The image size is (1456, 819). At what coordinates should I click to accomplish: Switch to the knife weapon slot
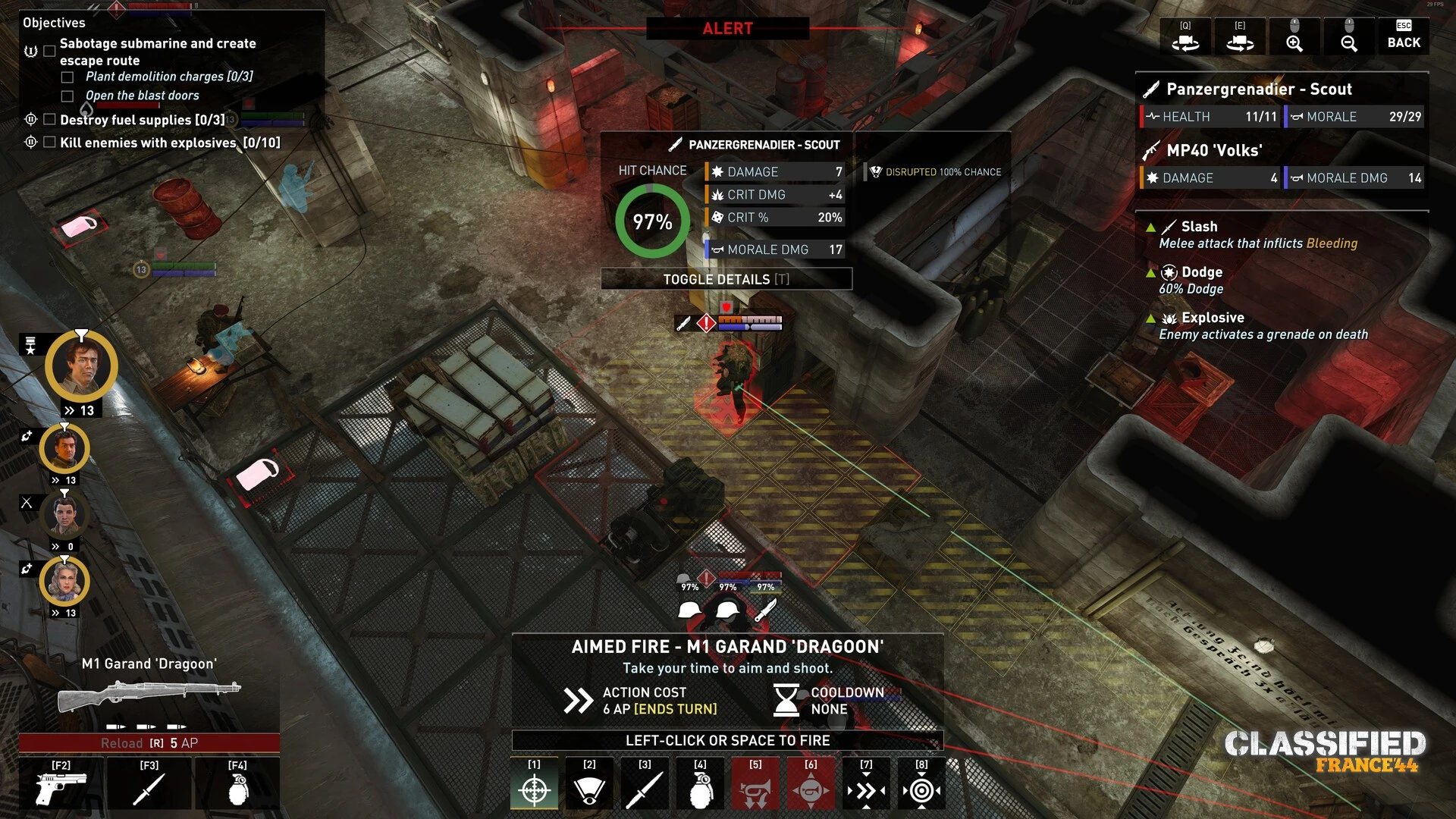click(149, 785)
